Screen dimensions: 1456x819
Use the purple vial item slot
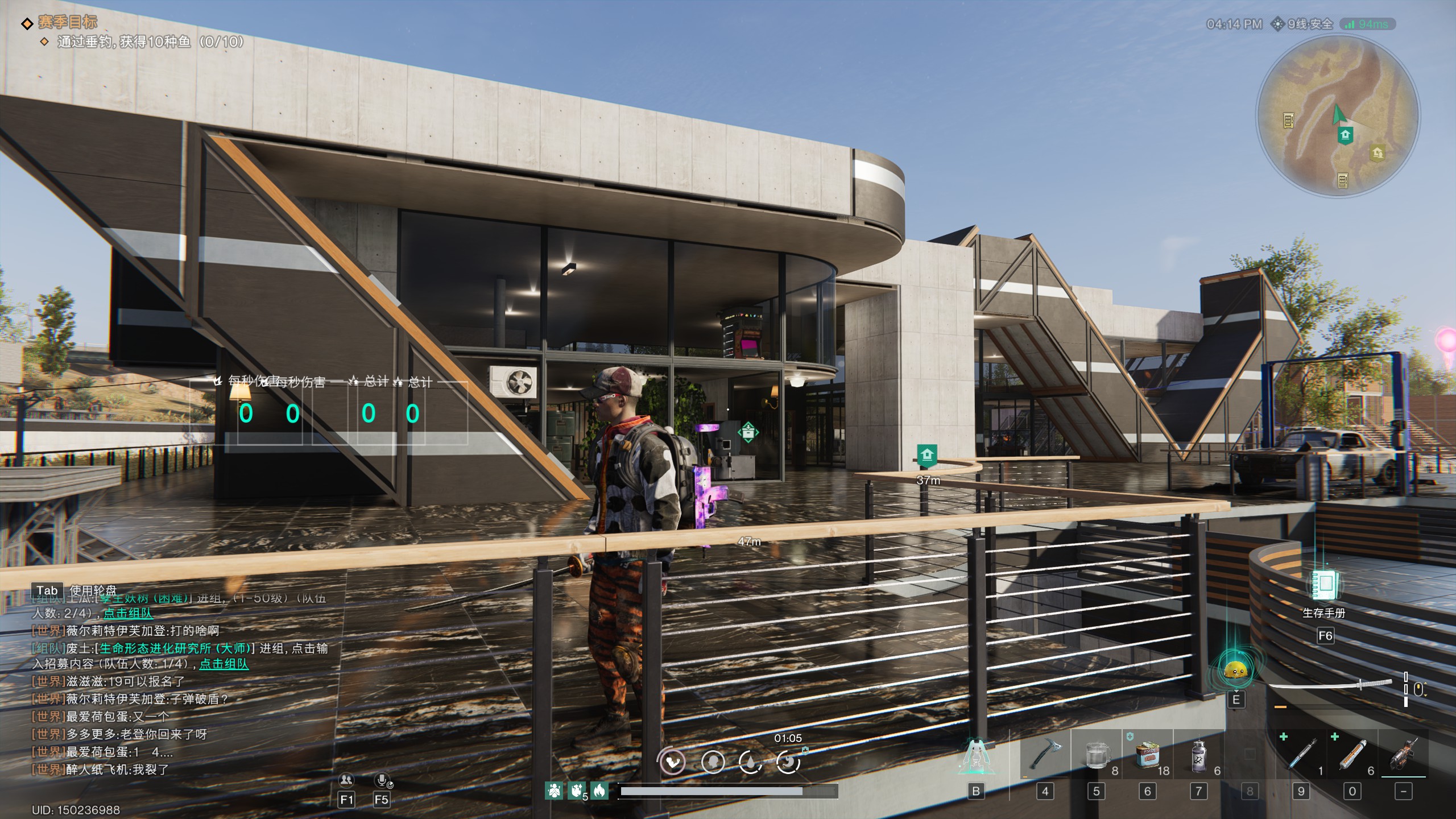click(1198, 755)
